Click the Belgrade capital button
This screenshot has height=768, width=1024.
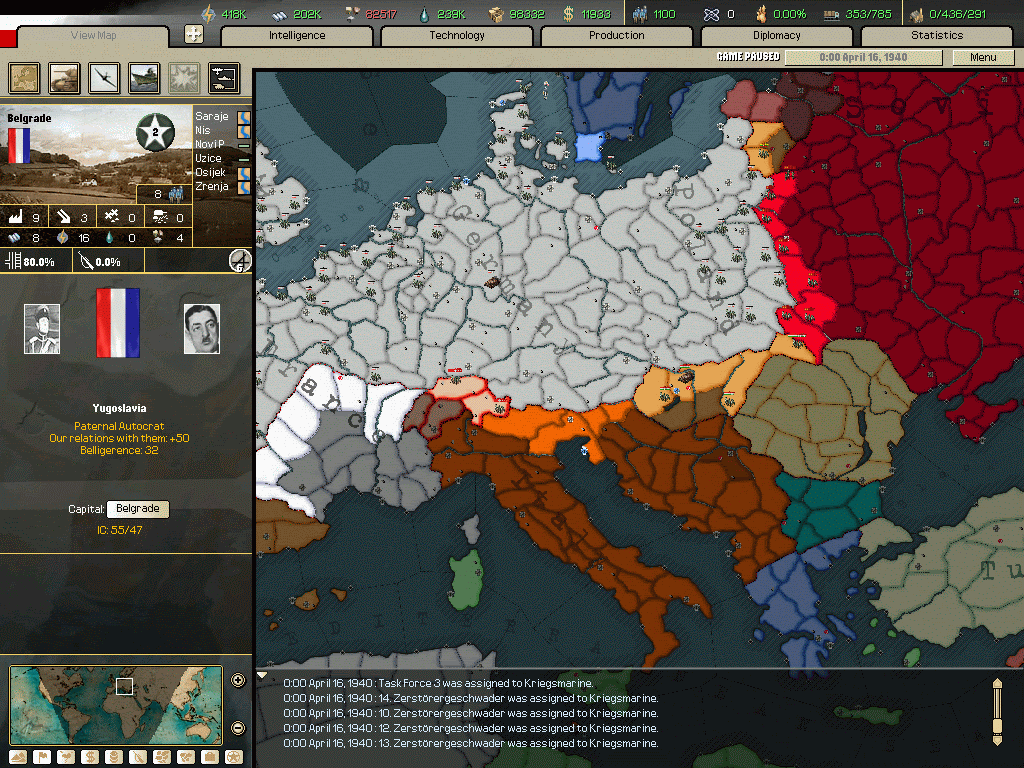[x=137, y=509]
